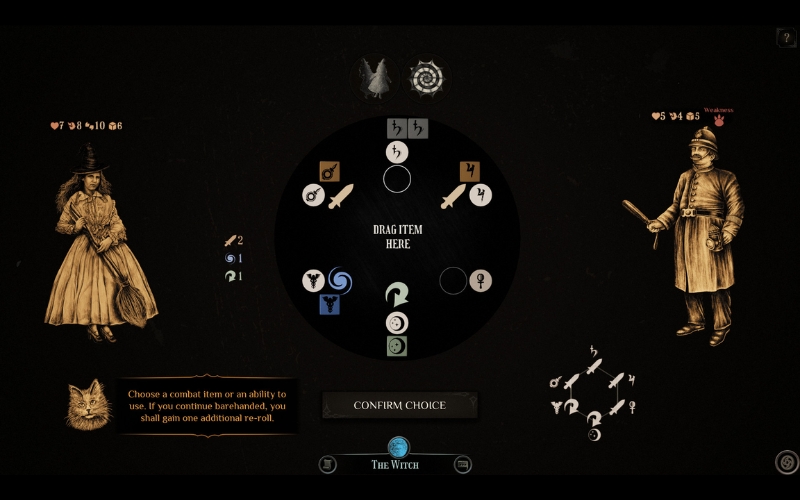Choose the spiral web ability icon
This screenshot has height=500, width=800.
[427, 78]
